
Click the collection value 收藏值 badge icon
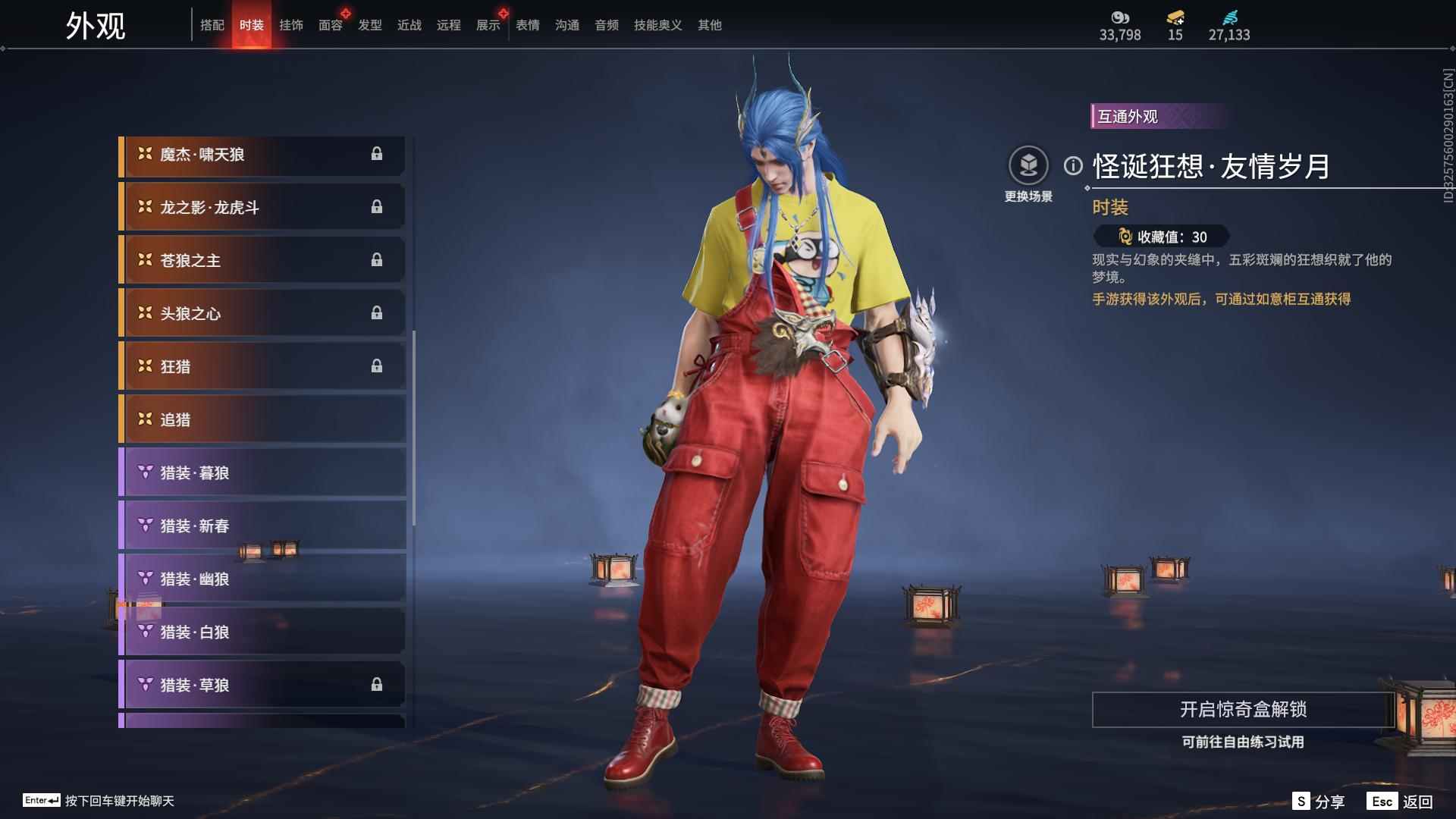click(1126, 236)
